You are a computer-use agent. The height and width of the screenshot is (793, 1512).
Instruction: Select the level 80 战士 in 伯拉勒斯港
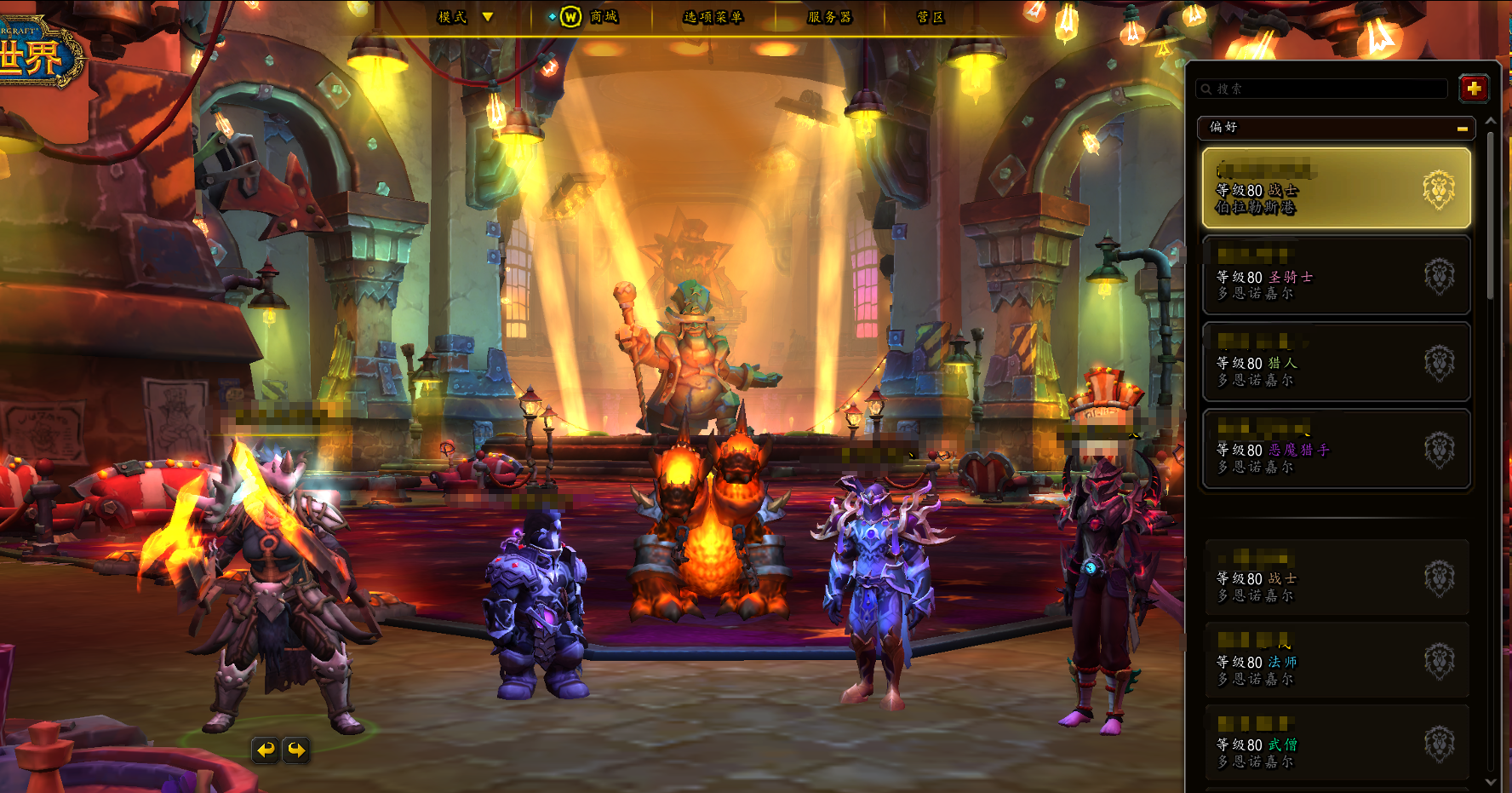click(x=1335, y=188)
